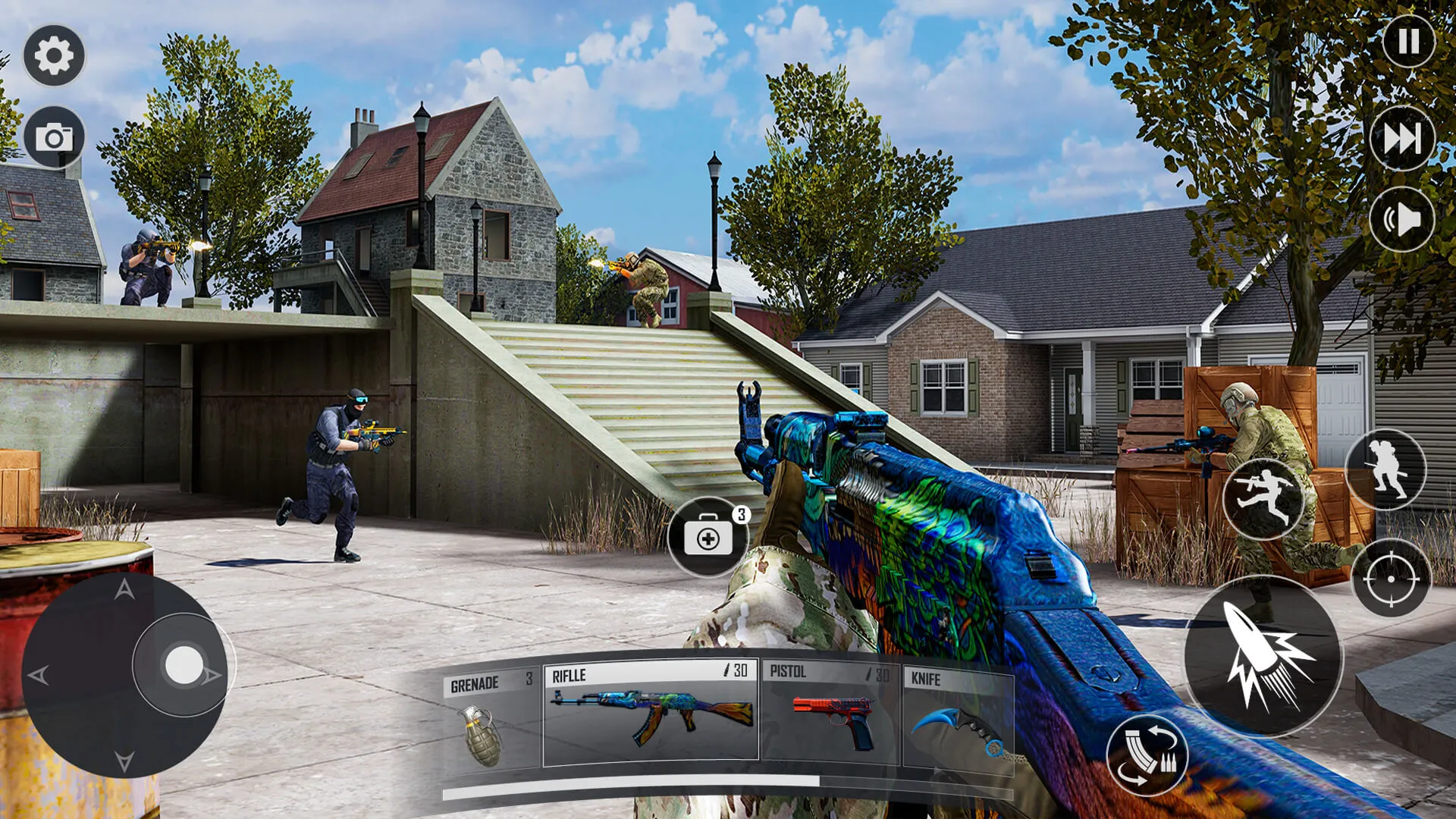Screen dimensions: 1456x819
Task: Click the movement joystick's up arrow
Action: coord(124,589)
